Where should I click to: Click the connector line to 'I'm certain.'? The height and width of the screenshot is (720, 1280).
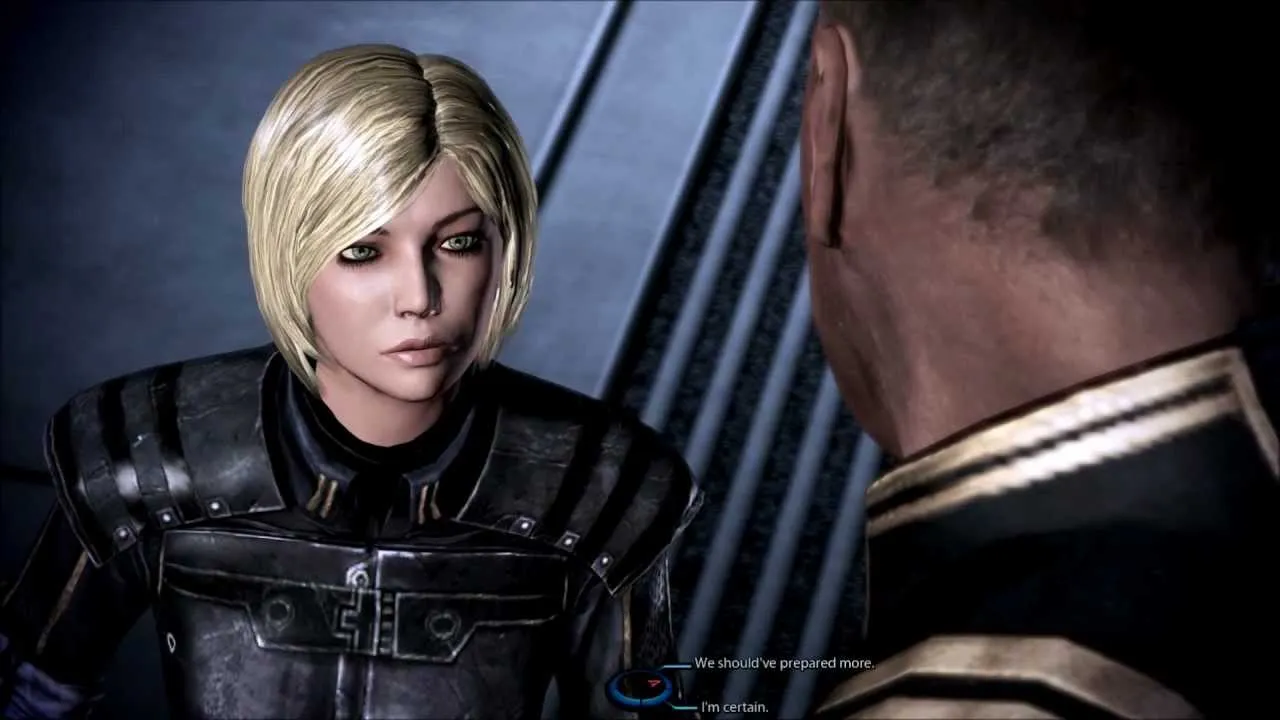pos(683,707)
